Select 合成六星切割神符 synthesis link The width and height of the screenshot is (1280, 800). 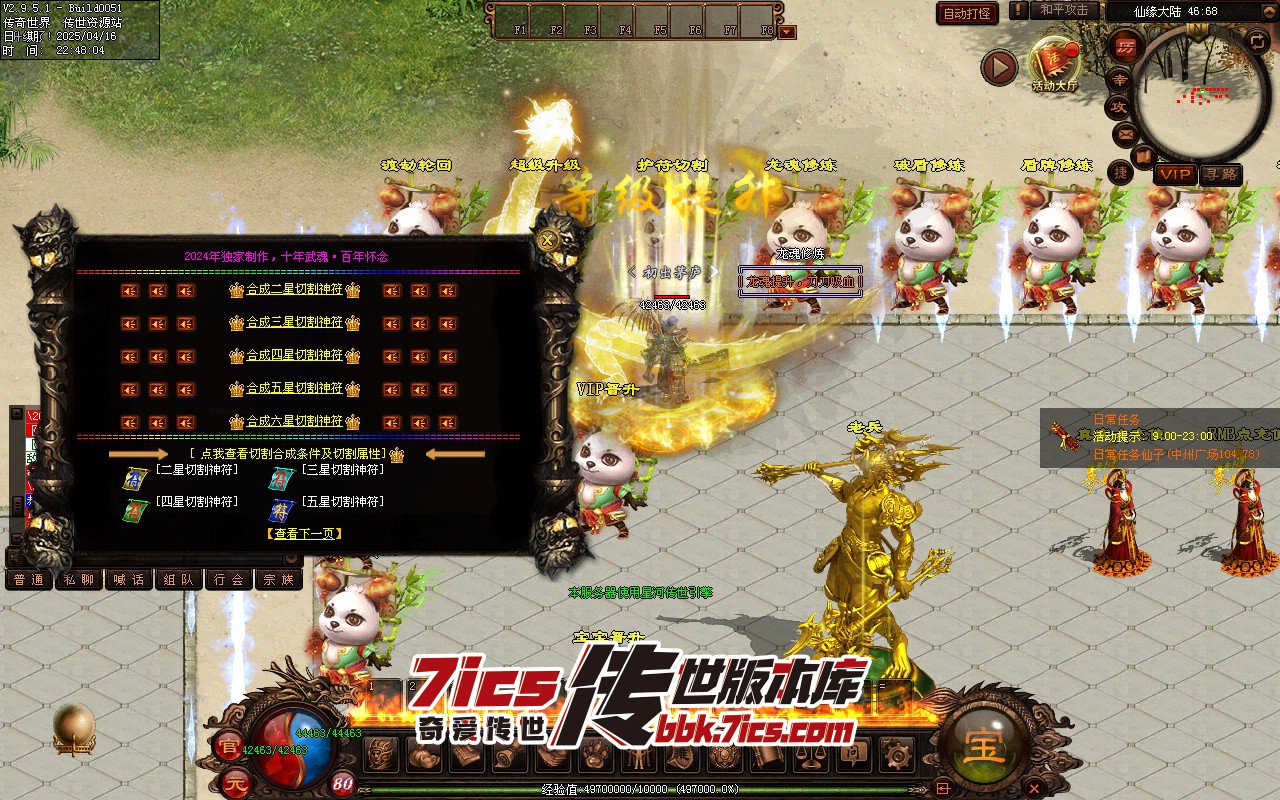tap(294, 421)
